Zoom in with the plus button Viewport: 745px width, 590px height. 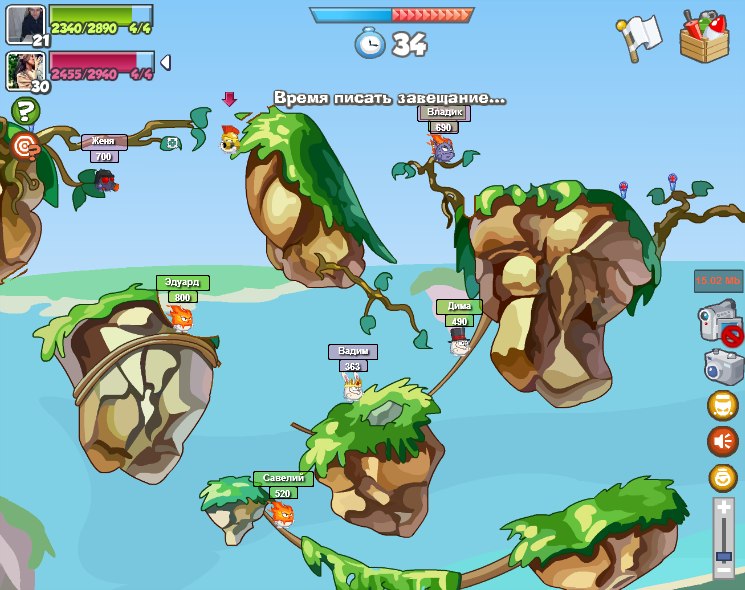coord(724,508)
